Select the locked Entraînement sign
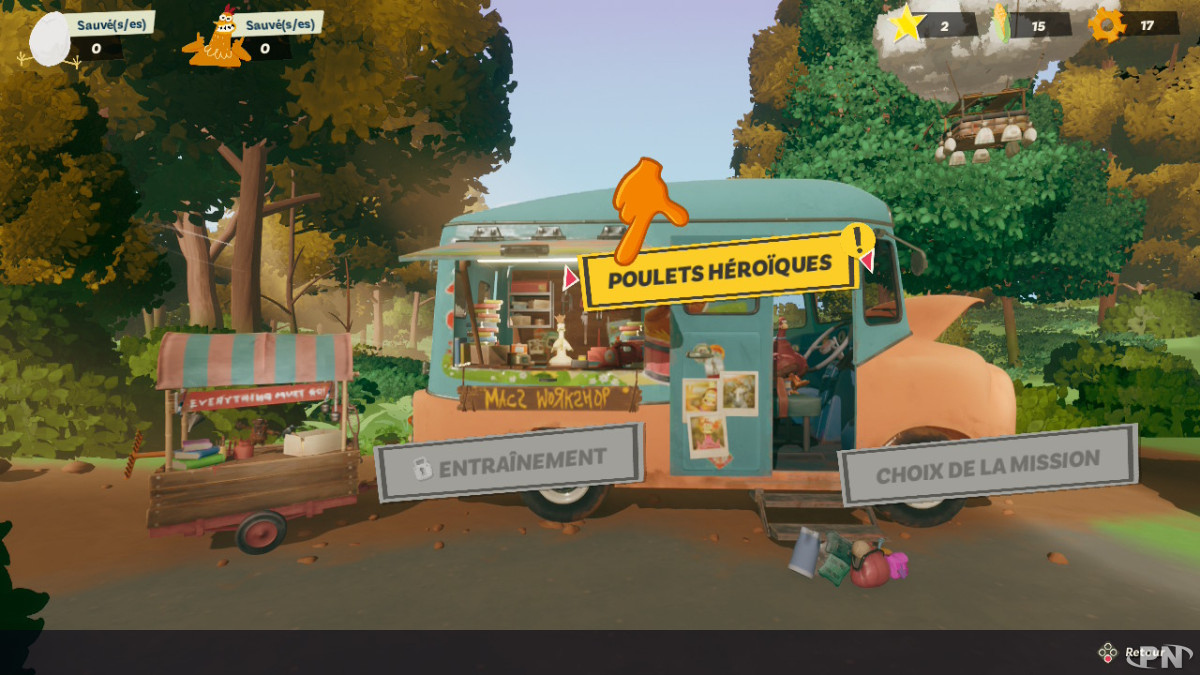 (510, 463)
